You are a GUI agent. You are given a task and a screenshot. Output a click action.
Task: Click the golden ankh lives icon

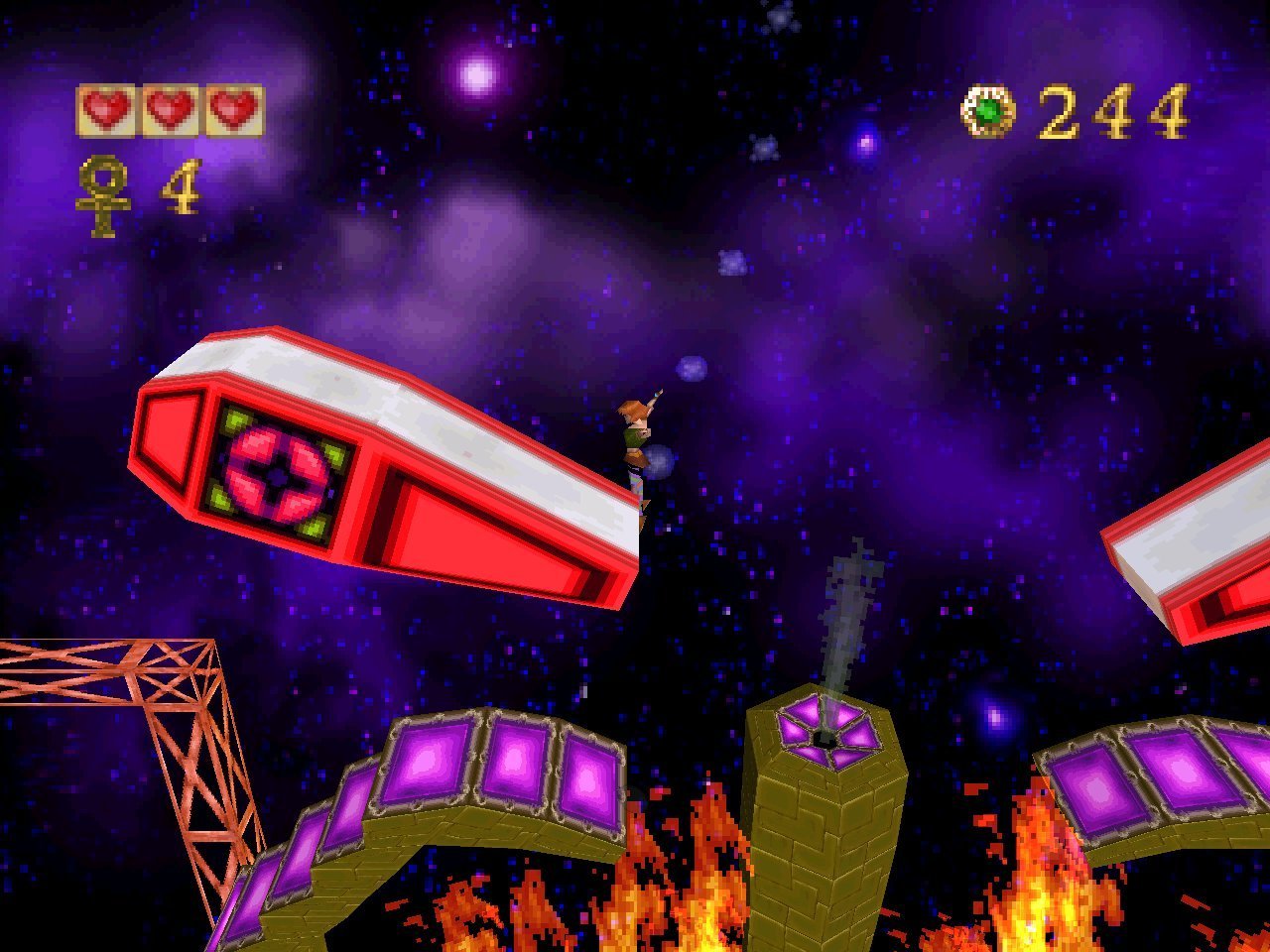(103, 197)
